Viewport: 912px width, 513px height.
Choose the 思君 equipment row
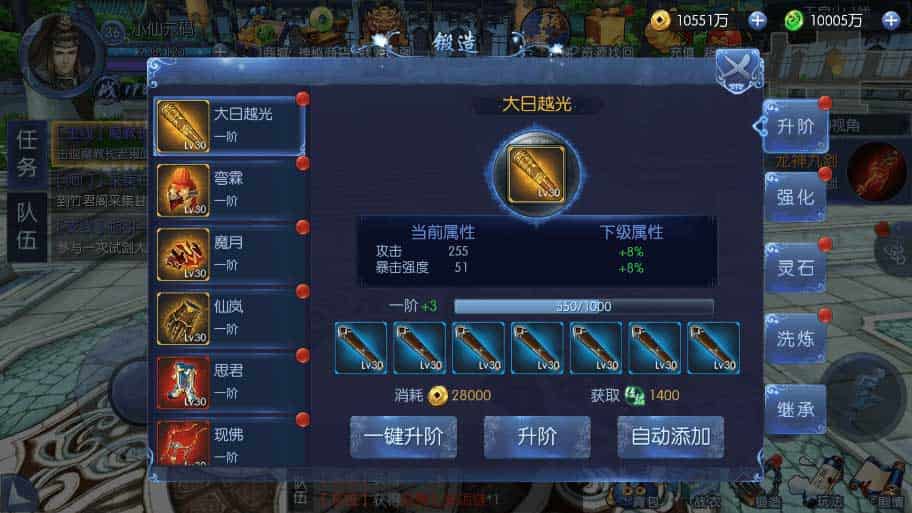tap(228, 379)
